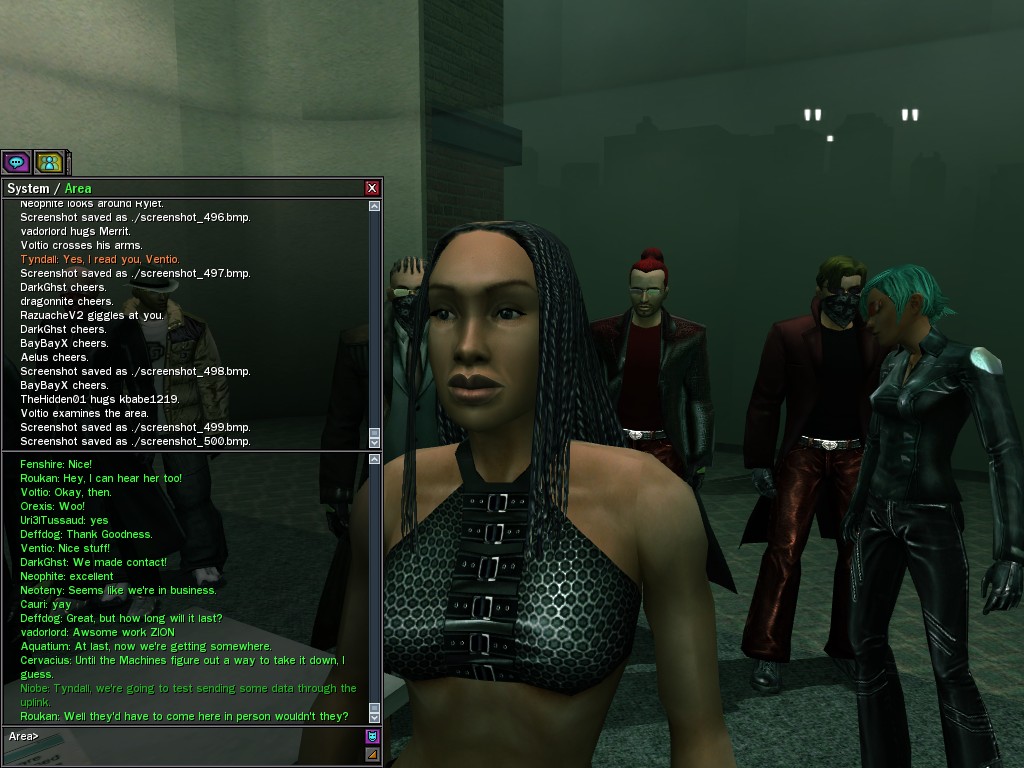Viewport: 1024px width, 768px height.
Task: Click the System pane scroll-up arrow
Action: click(x=375, y=206)
